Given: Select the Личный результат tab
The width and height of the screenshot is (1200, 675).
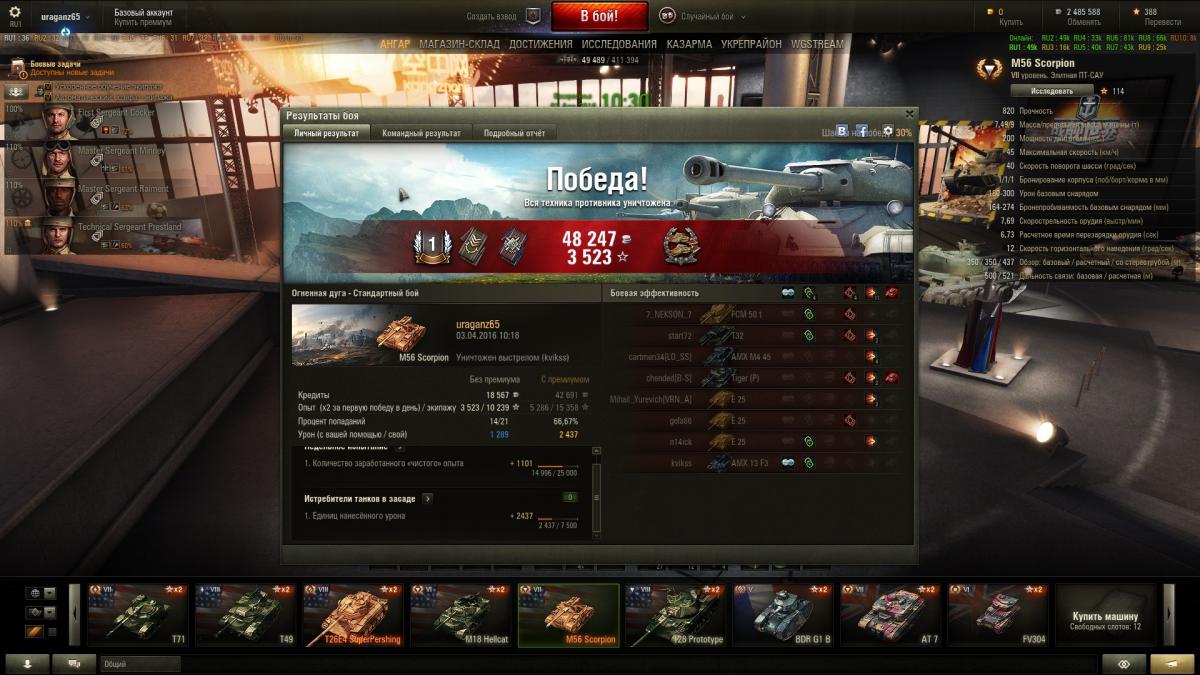Looking at the screenshot, I should click(326, 133).
